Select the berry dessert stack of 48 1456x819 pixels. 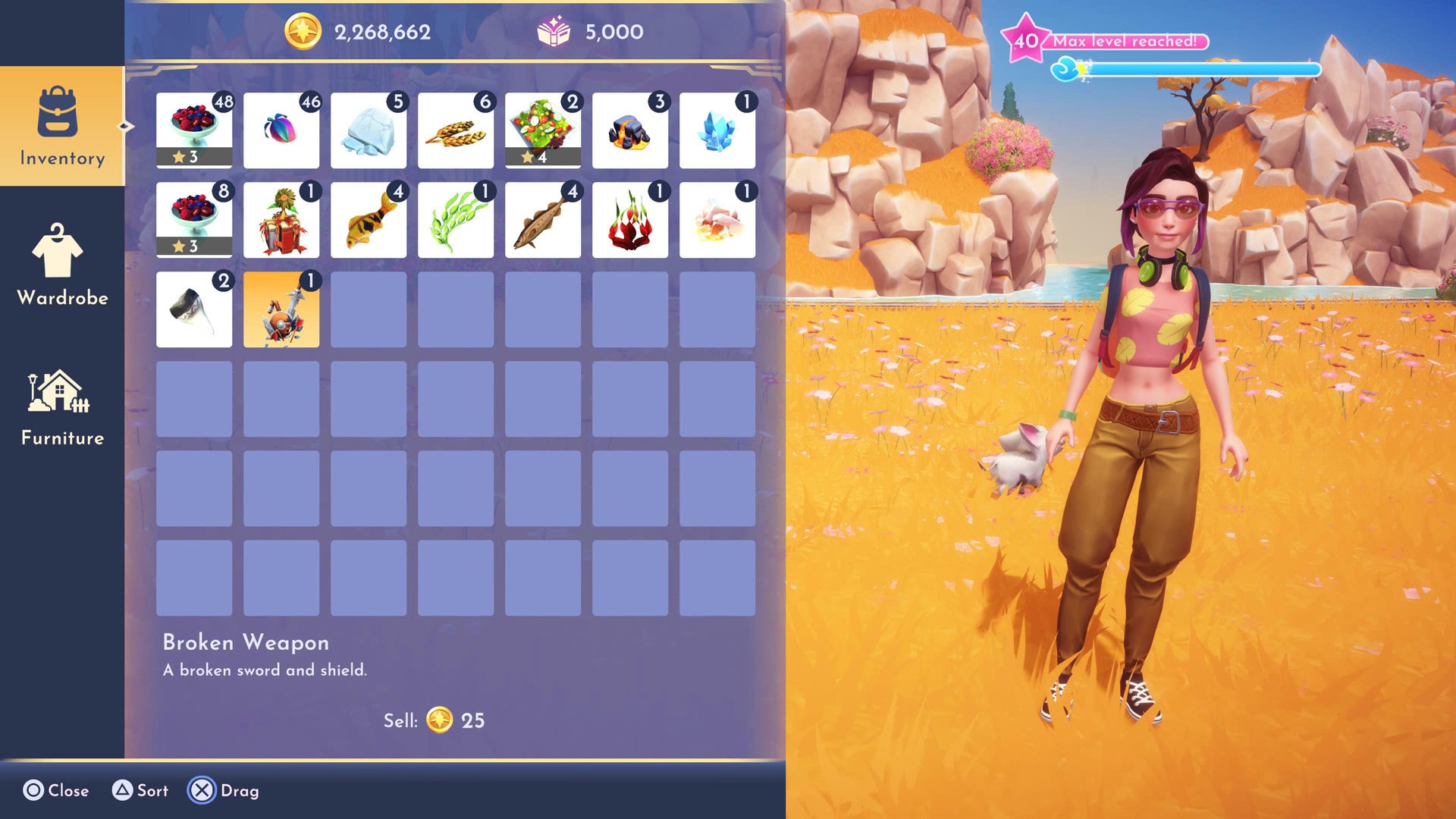point(194,130)
